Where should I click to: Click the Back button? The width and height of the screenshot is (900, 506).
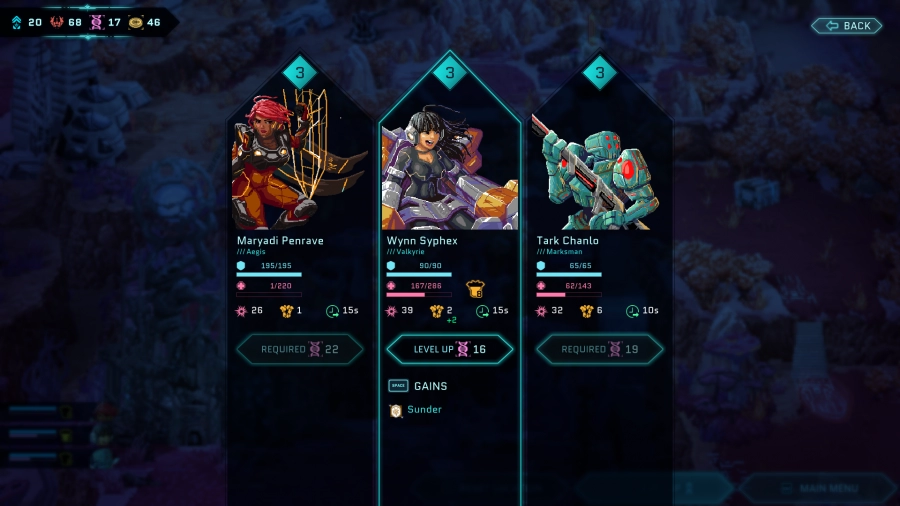[x=846, y=25]
